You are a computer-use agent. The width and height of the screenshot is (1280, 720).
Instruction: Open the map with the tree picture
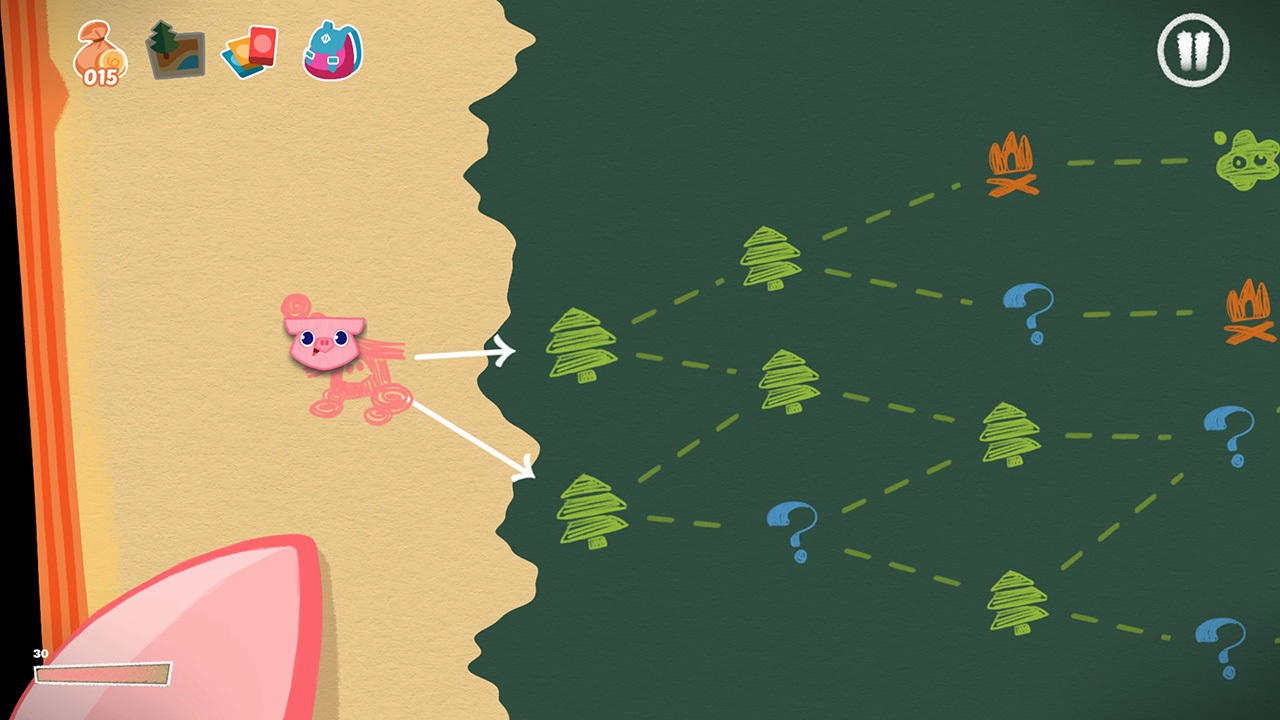pyautogui.click(x=175, y=50)
